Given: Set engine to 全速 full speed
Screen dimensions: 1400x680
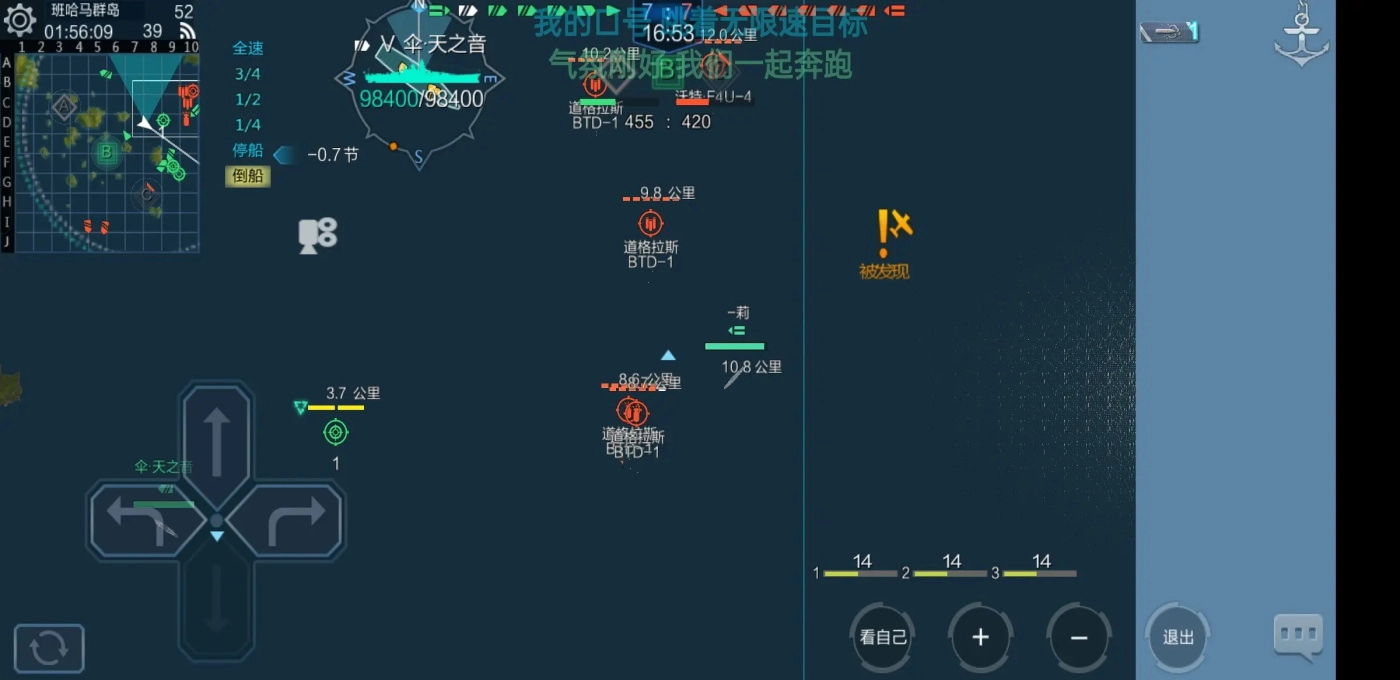Looking at the screenshot, I should coord(248,48).
